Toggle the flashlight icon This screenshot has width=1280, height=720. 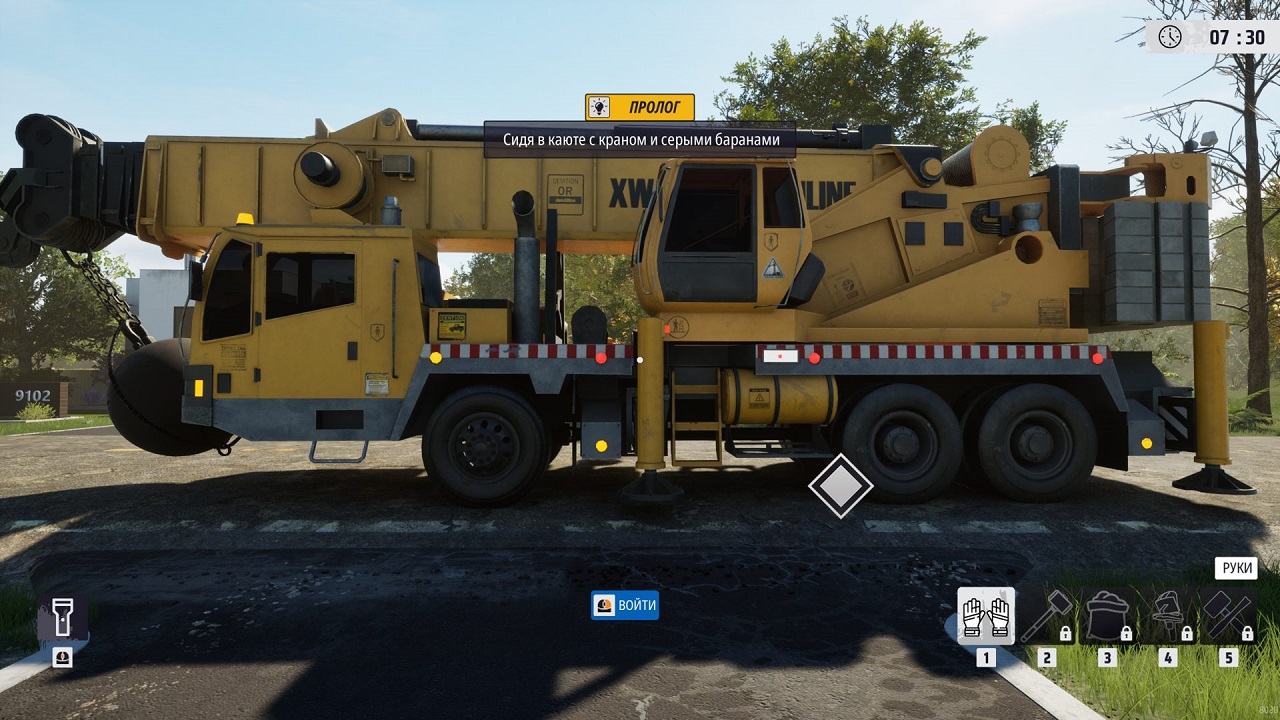click(x=62, y=618)
